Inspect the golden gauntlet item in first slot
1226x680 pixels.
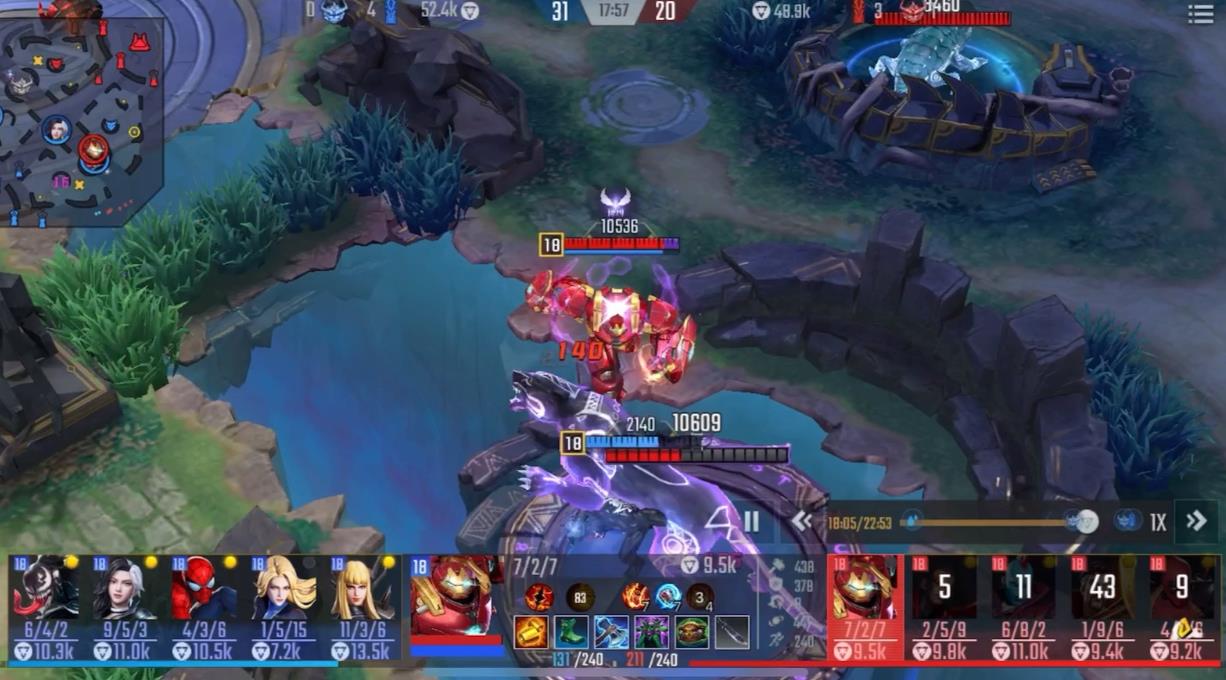tap(531, 632)
